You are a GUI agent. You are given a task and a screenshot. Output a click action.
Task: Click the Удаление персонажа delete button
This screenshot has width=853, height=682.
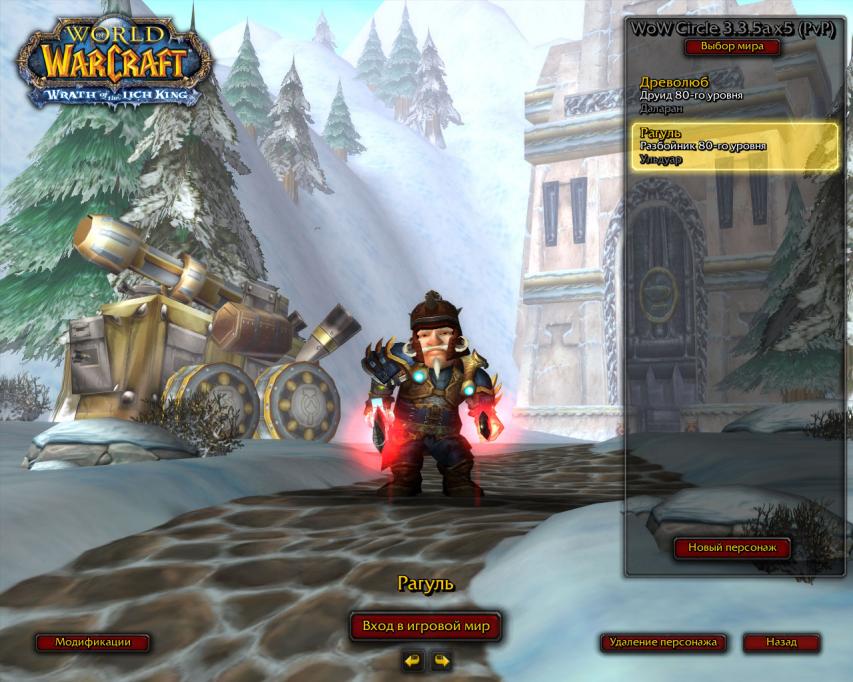tap(663, 643)
